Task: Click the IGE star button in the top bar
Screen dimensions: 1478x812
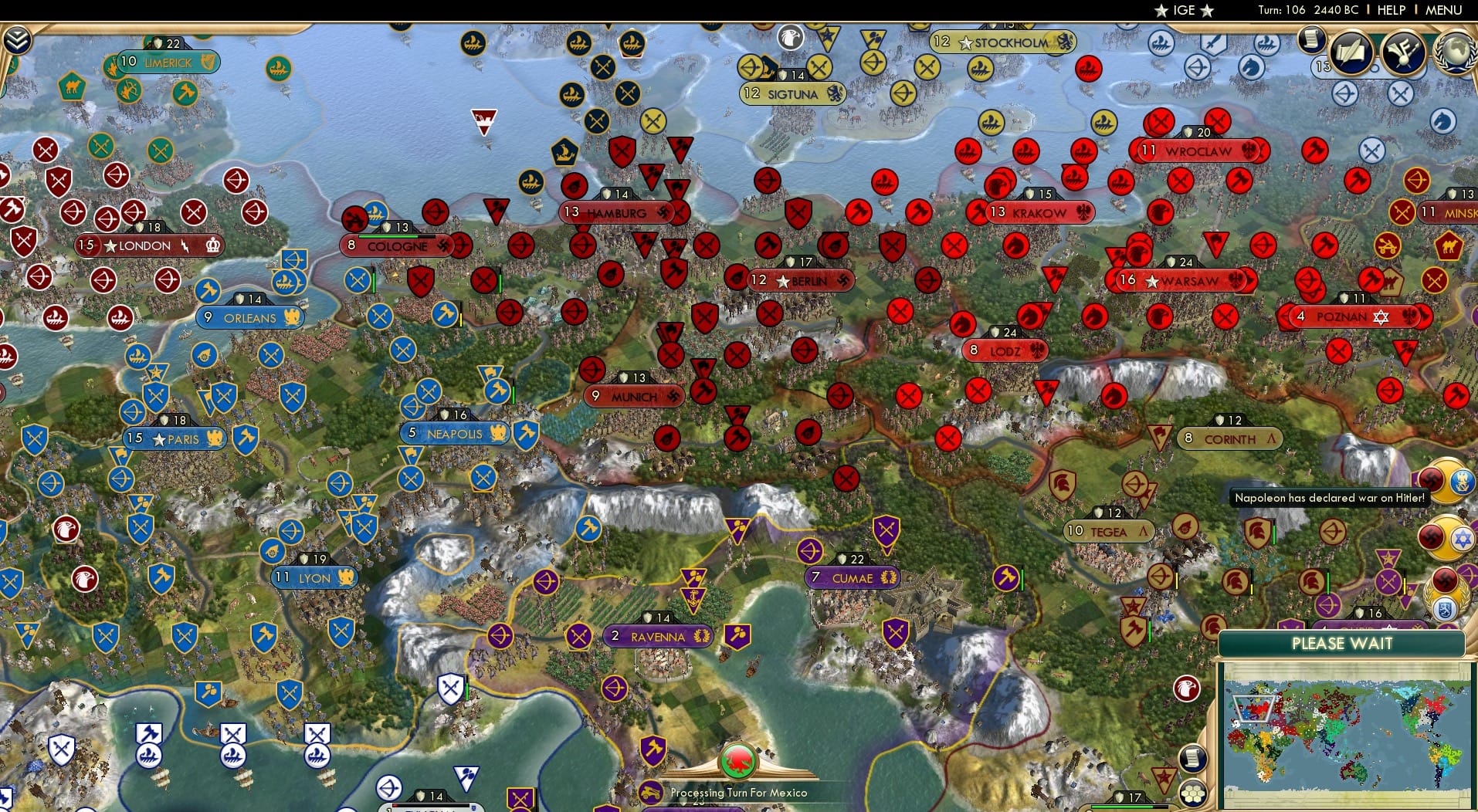Action: pos(1184,10)
